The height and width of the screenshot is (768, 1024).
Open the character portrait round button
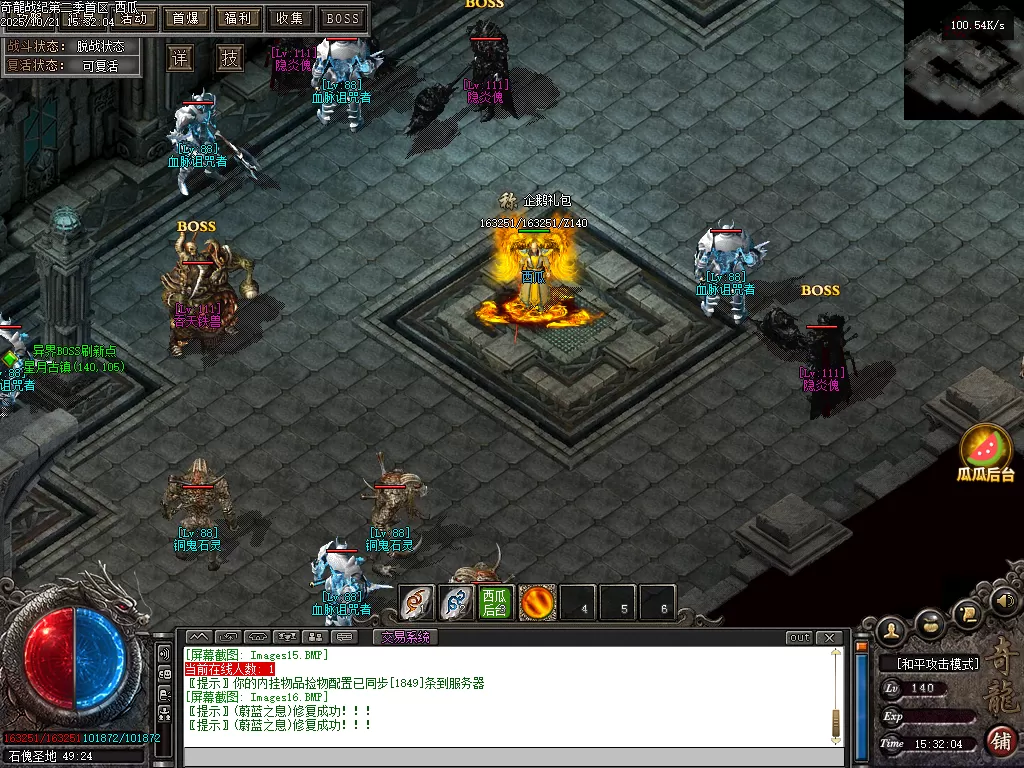click(x=891, y=629)
